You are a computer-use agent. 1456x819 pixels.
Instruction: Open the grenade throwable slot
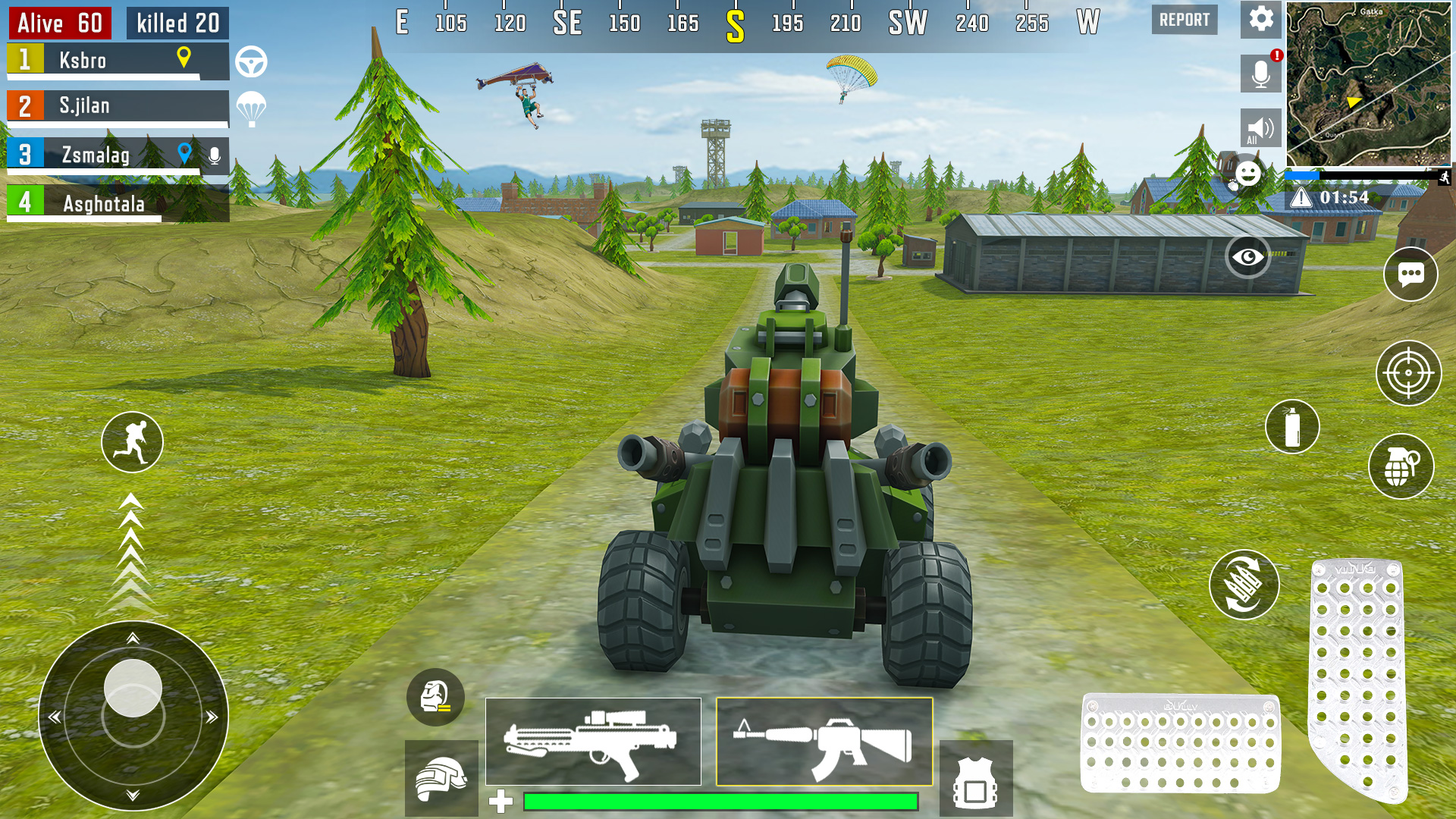click(x=1401, y=466)
